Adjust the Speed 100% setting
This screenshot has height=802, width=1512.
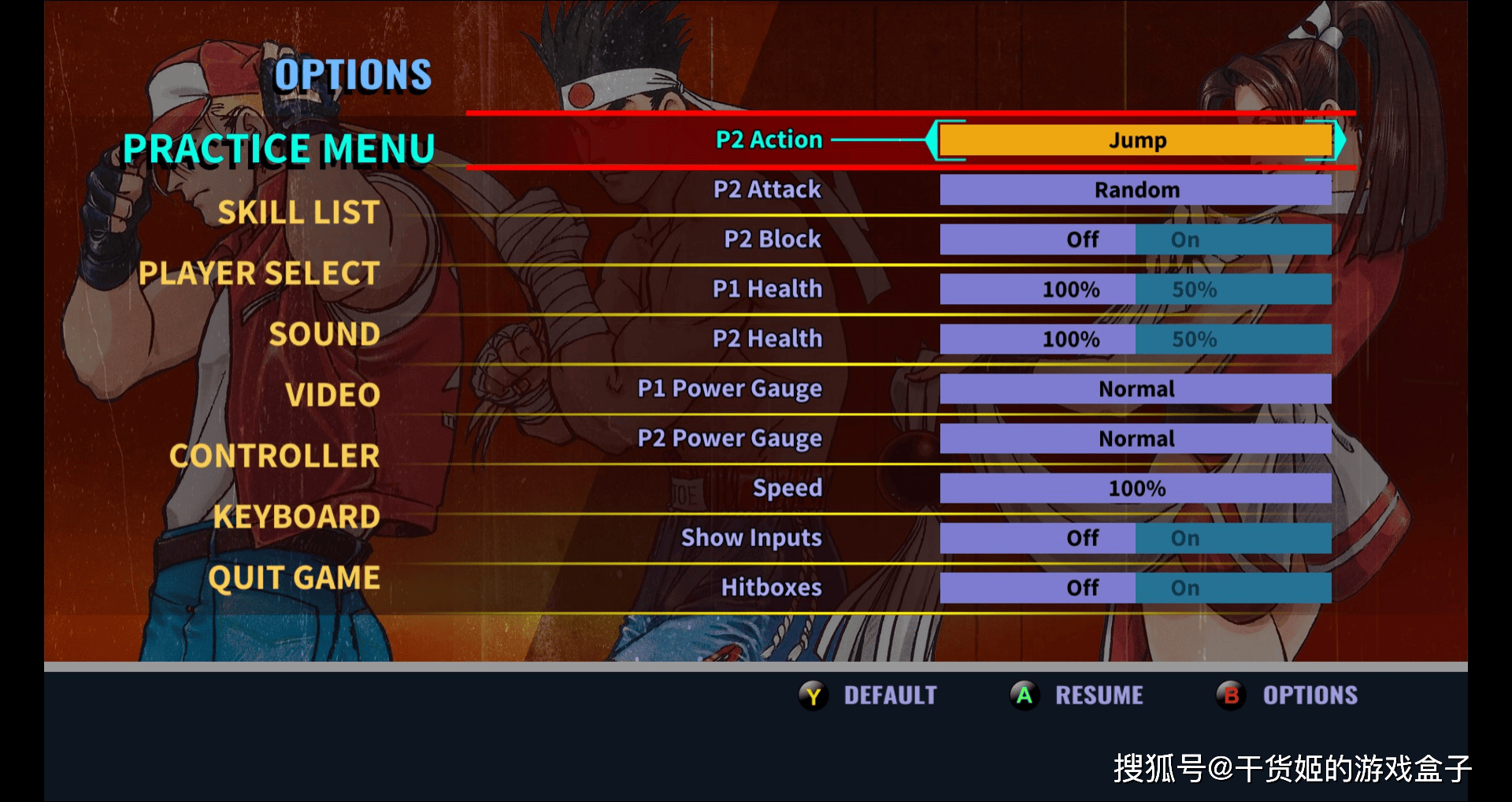pyautogui.click(x=1136, y=488)
